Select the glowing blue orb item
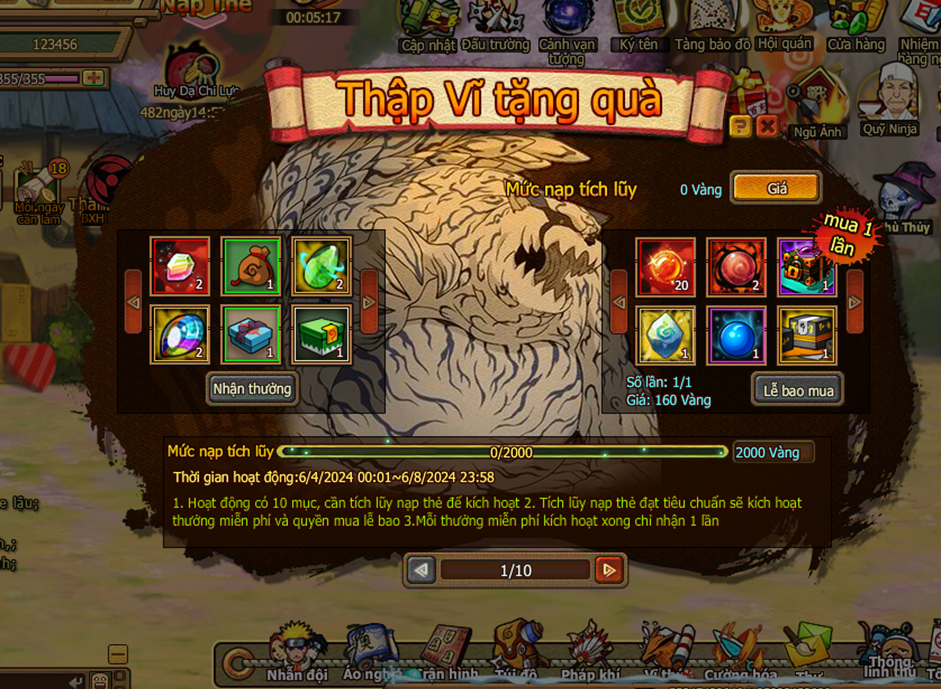Image resolution: width=941 pixels, height=689 pixels. (737, 335)
